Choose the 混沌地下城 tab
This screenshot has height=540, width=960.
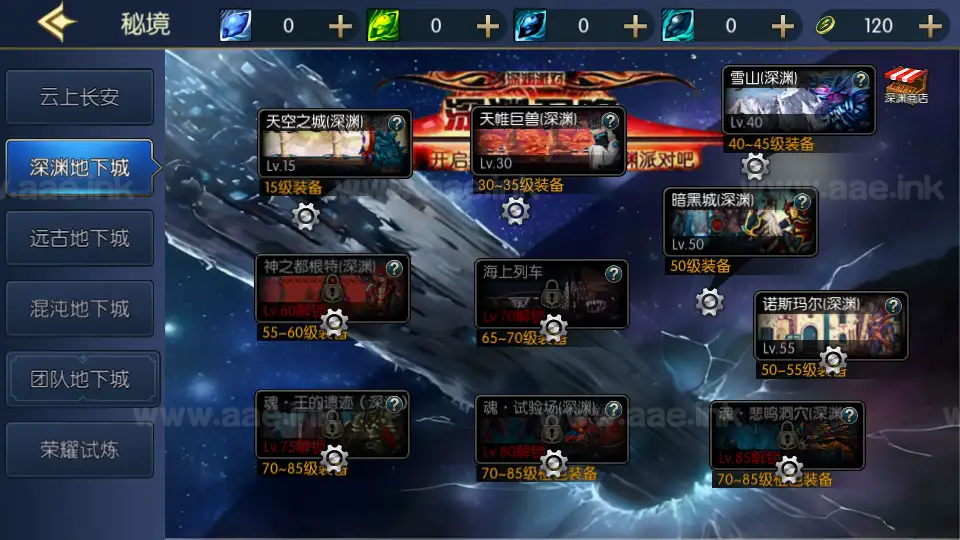click(80, 308)
